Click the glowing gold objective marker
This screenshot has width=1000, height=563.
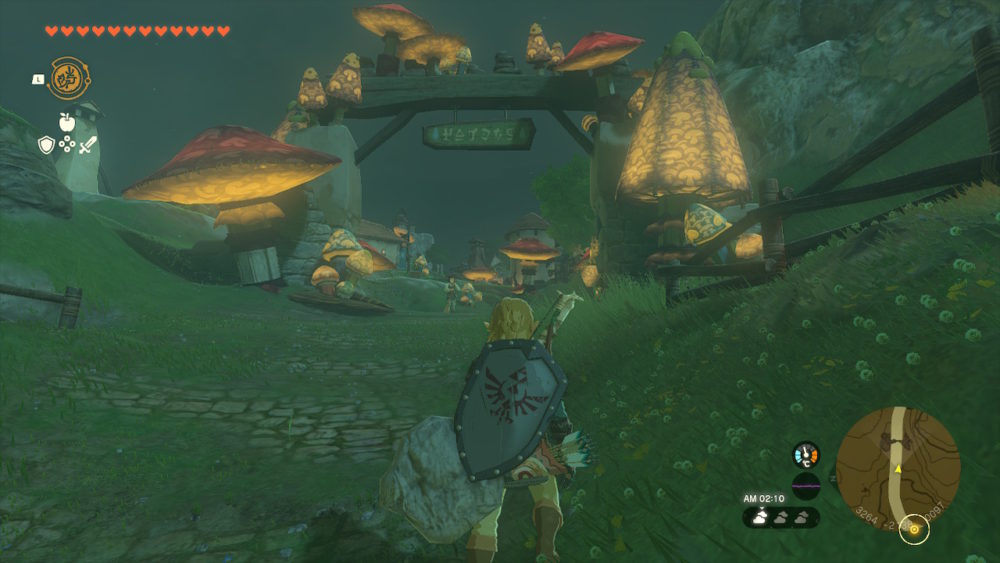point(913,528)
